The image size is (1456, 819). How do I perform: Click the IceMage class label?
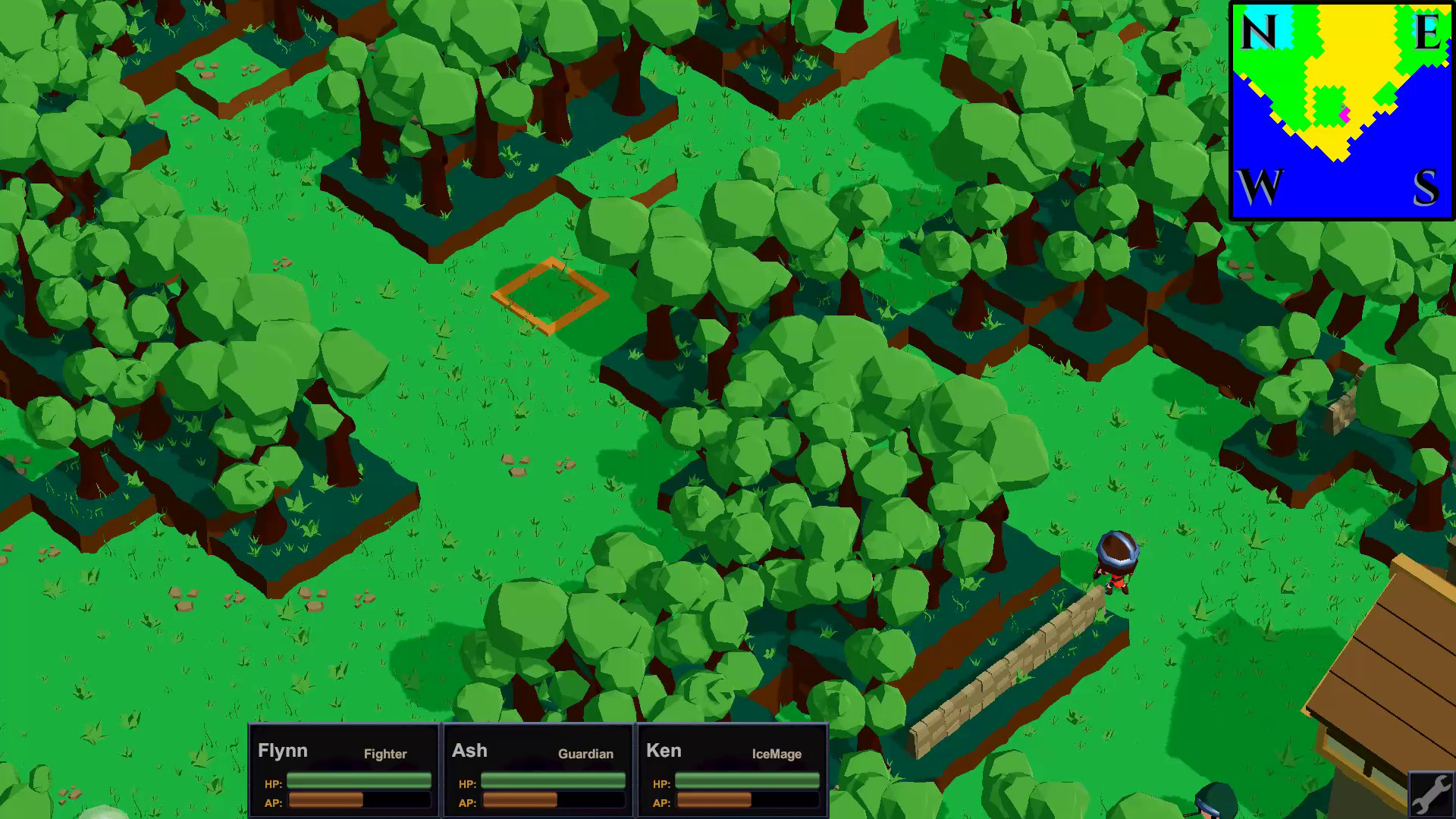(777, 755)
